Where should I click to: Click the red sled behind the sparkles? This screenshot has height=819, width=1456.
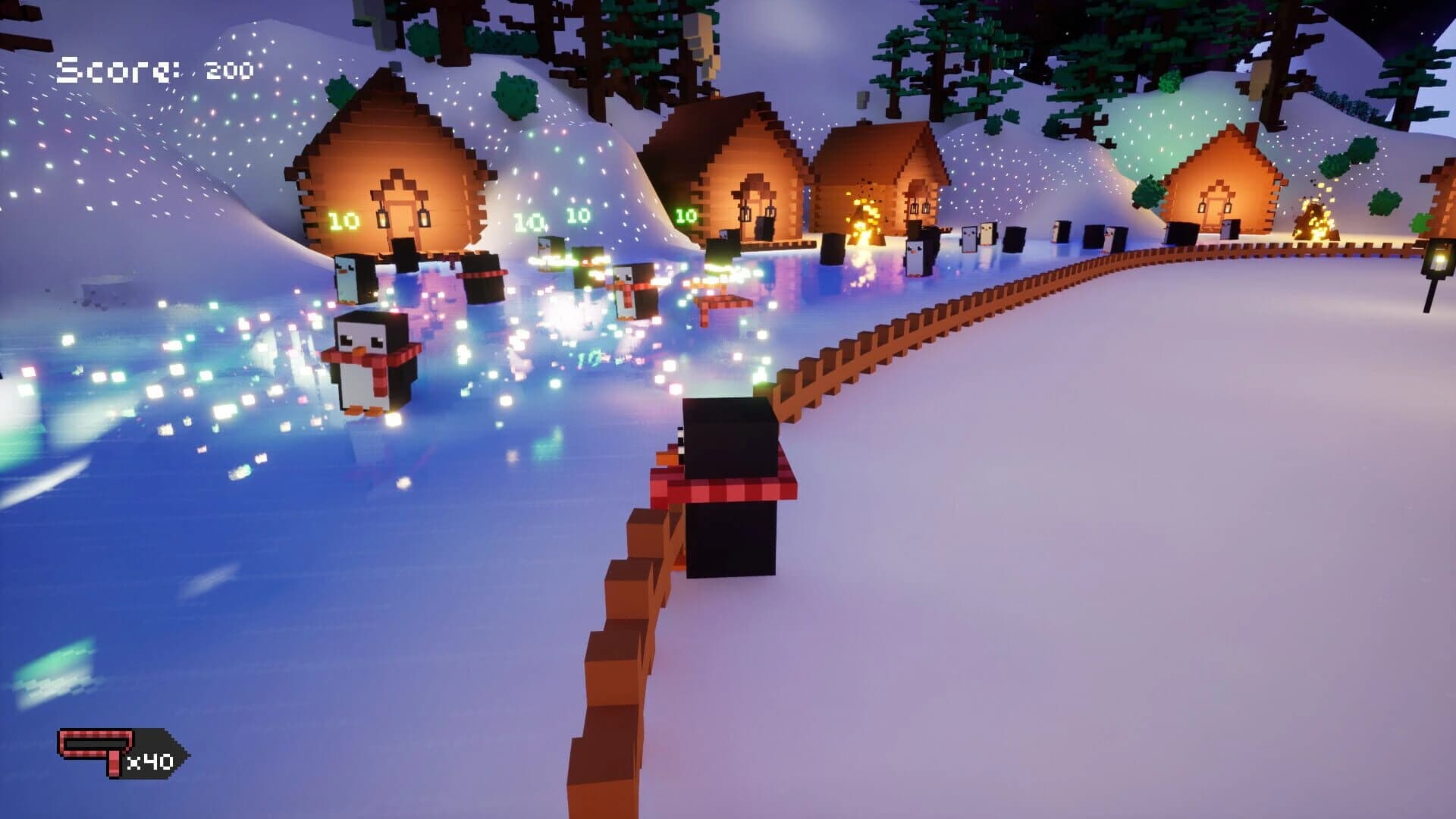723,300
